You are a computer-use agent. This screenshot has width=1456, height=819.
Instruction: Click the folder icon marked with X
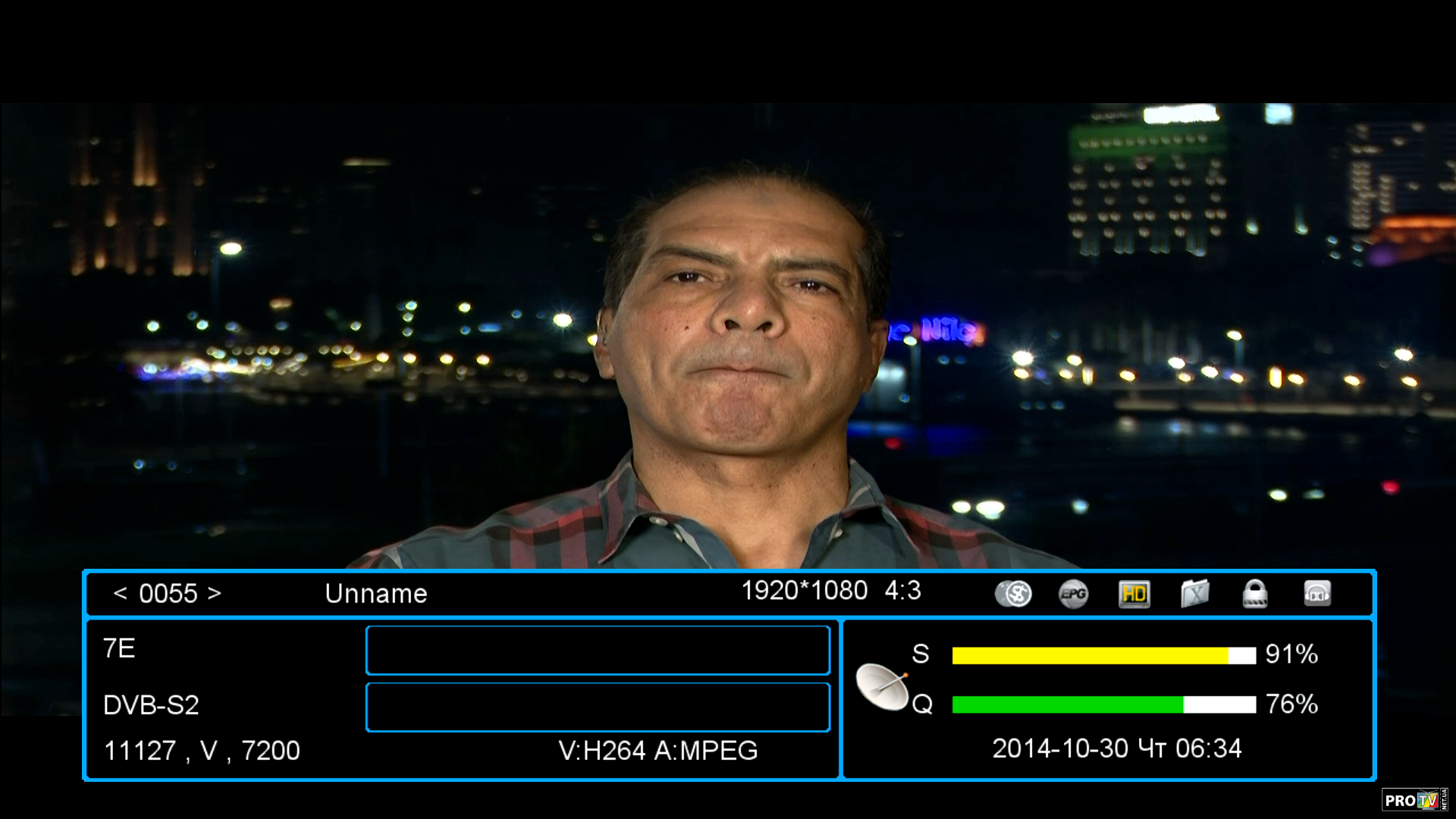(1194, 594)
